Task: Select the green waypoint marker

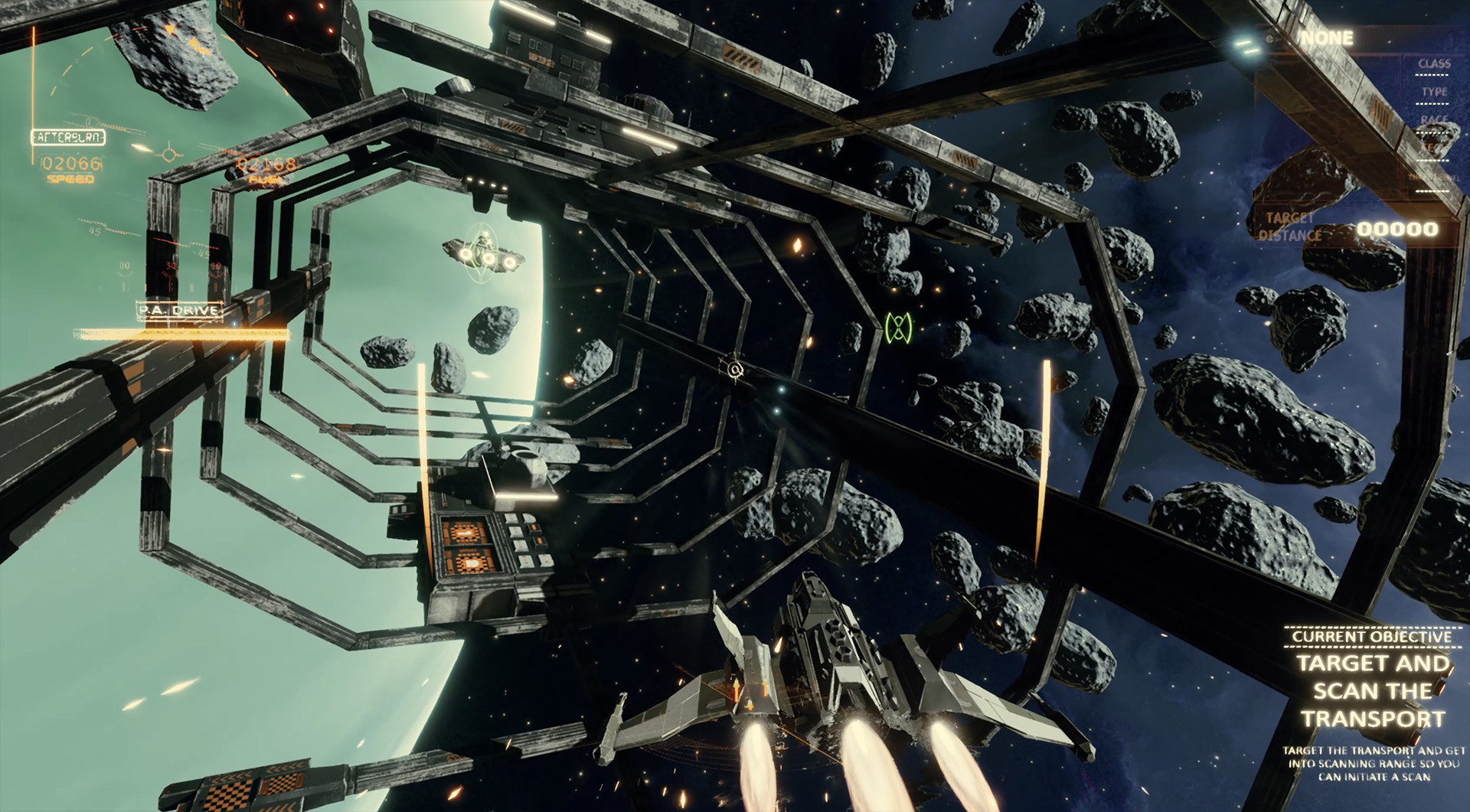Action: [898, 328]
